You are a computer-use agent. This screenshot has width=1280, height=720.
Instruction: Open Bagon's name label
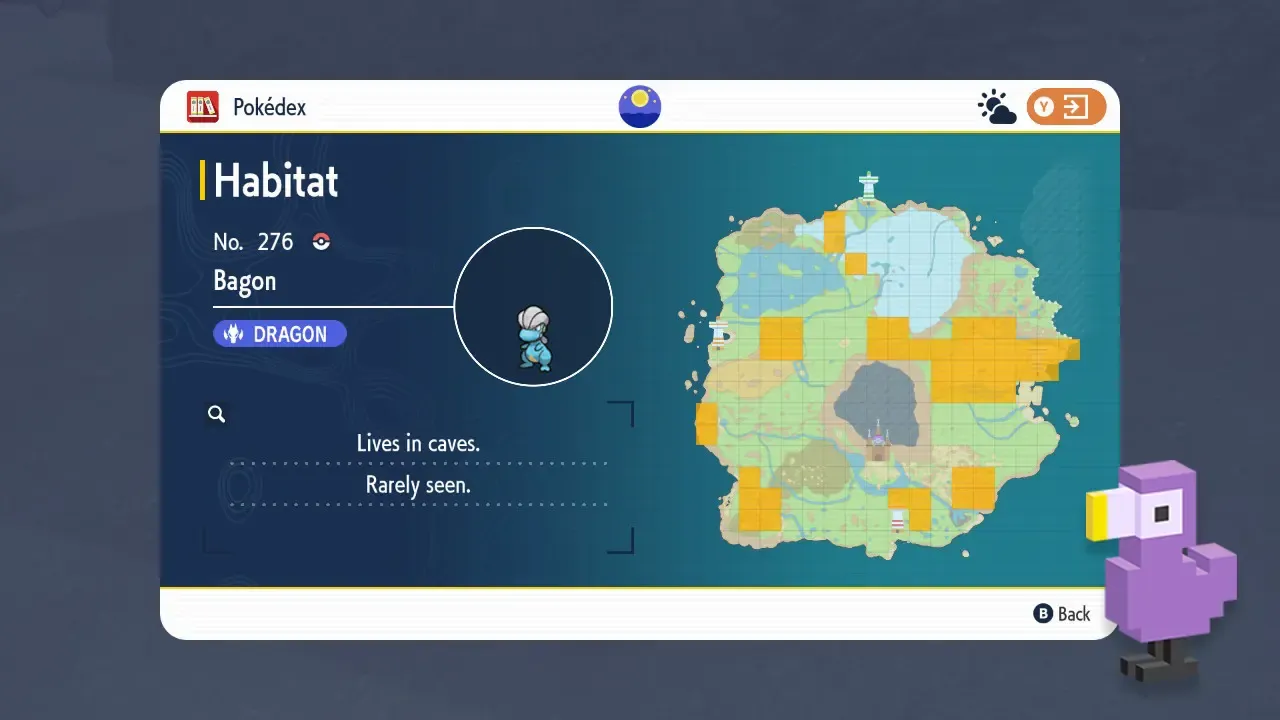(x=244, y=281)
